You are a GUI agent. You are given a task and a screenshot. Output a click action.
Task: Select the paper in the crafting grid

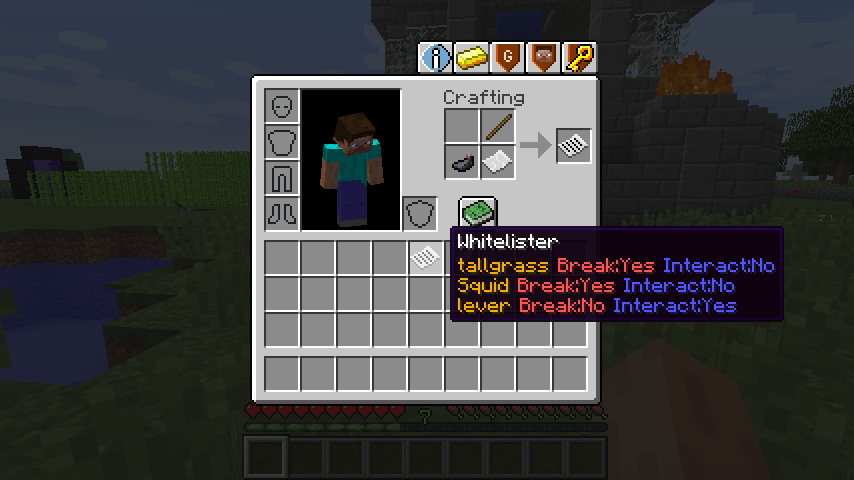click(498, 162)
